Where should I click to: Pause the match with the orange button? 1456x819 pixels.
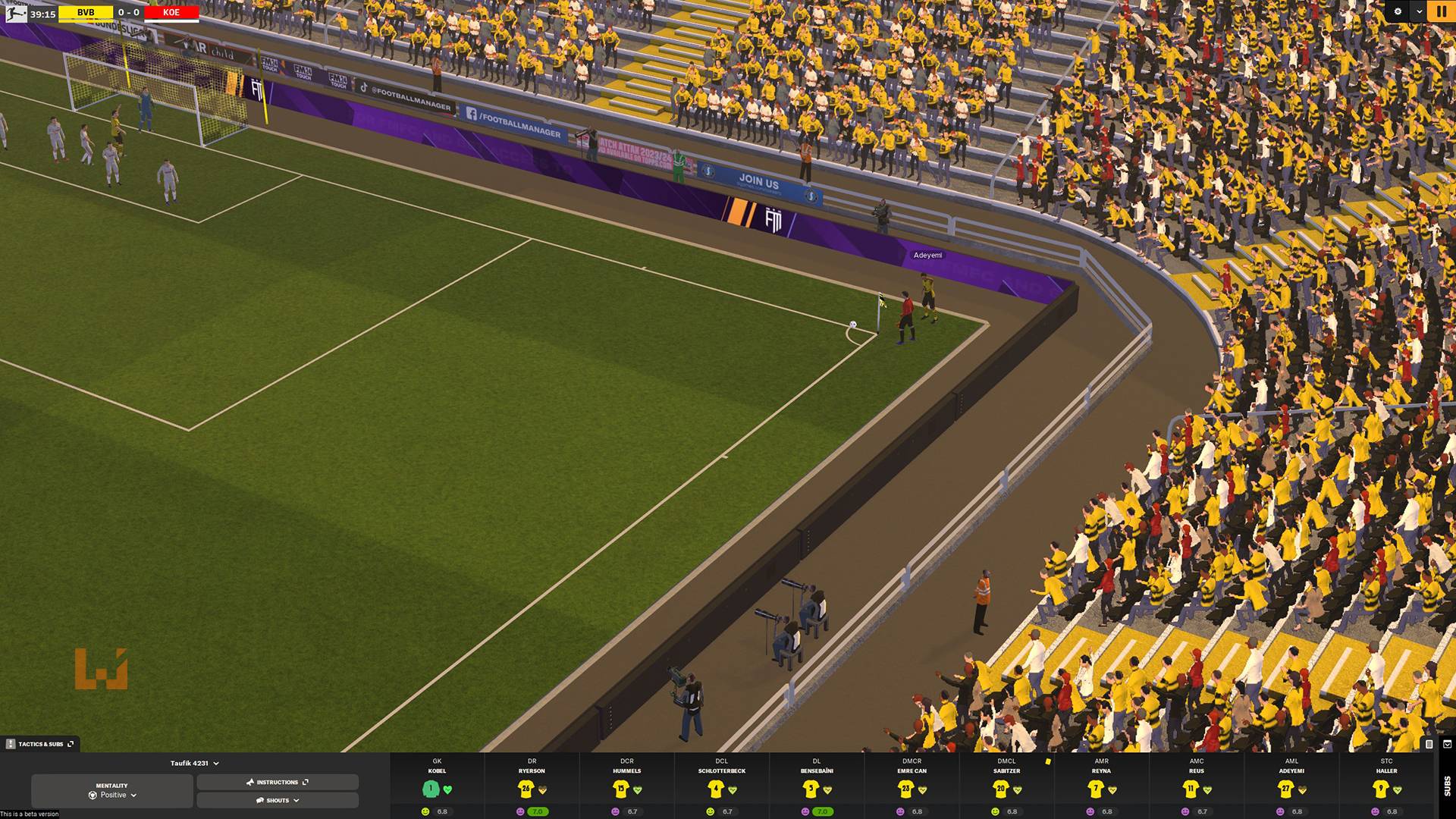tap(1440, 11)
